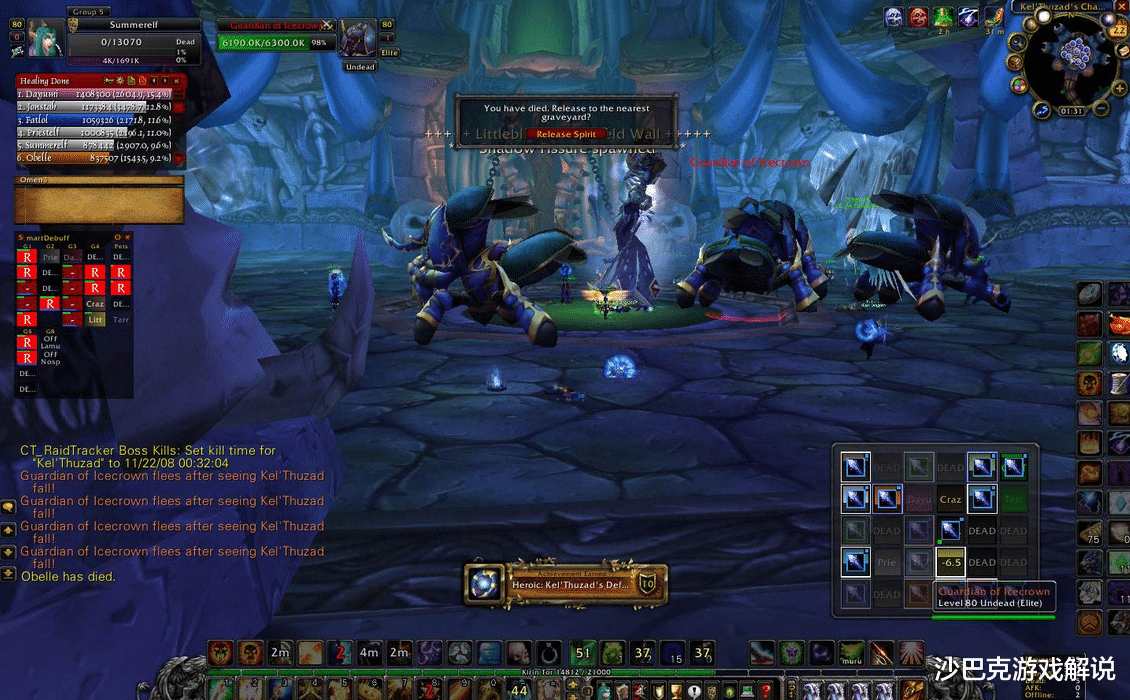Screen dimensions: 1130x700
Task: Close the Healing Done meter window
Action: pyautogui.click(x=177, y=80)
